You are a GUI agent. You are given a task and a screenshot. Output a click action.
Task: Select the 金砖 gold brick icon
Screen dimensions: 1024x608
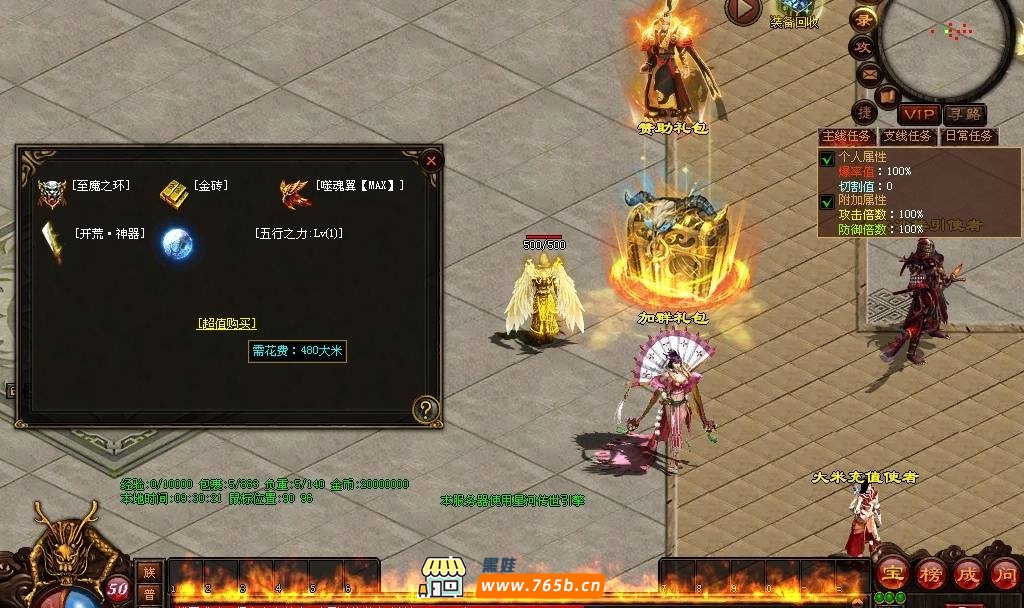[x=173, y=191]
